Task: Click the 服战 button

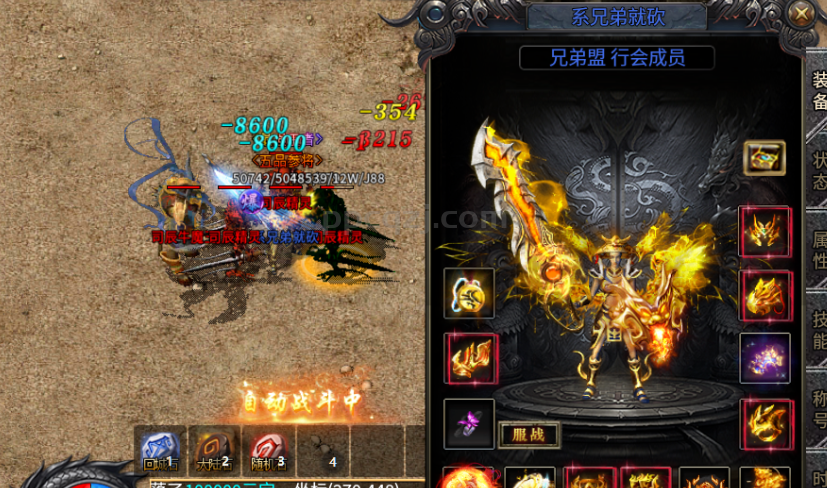Action: pyautogui.click(x=529, y=436)
